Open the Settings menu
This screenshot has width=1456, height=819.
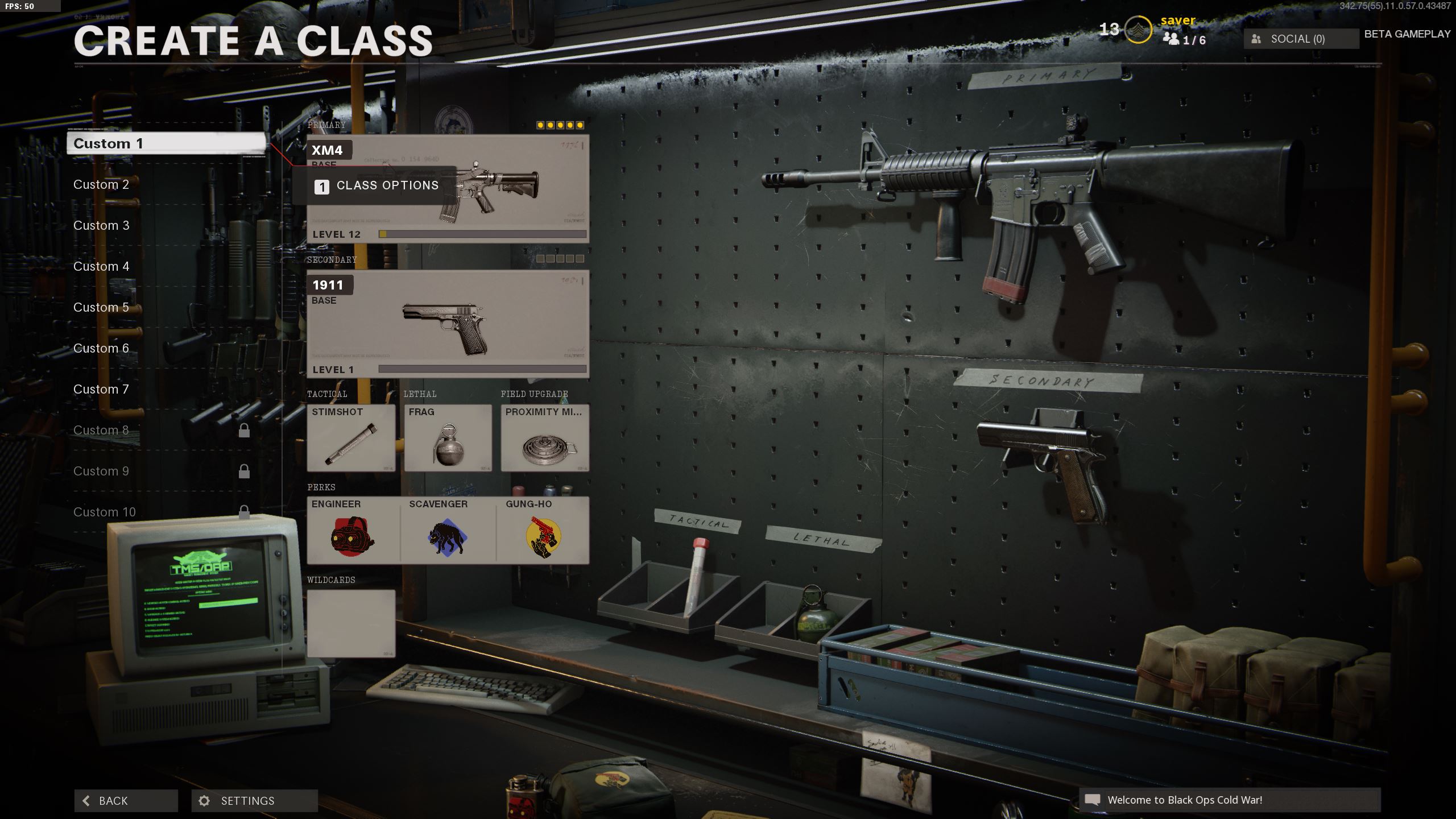click(x=254, y=801)
